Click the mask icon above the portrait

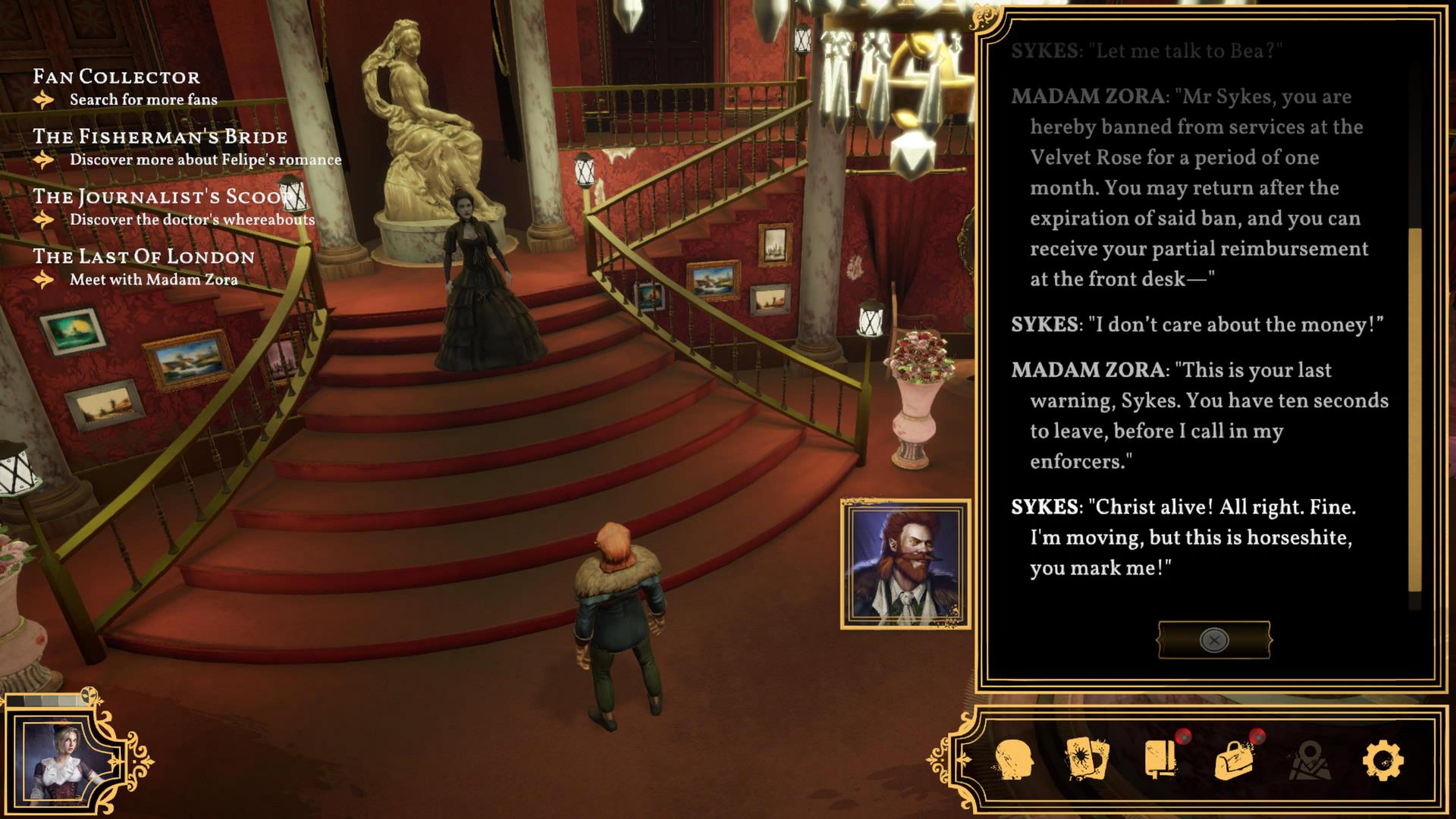(x=90, y=695)
